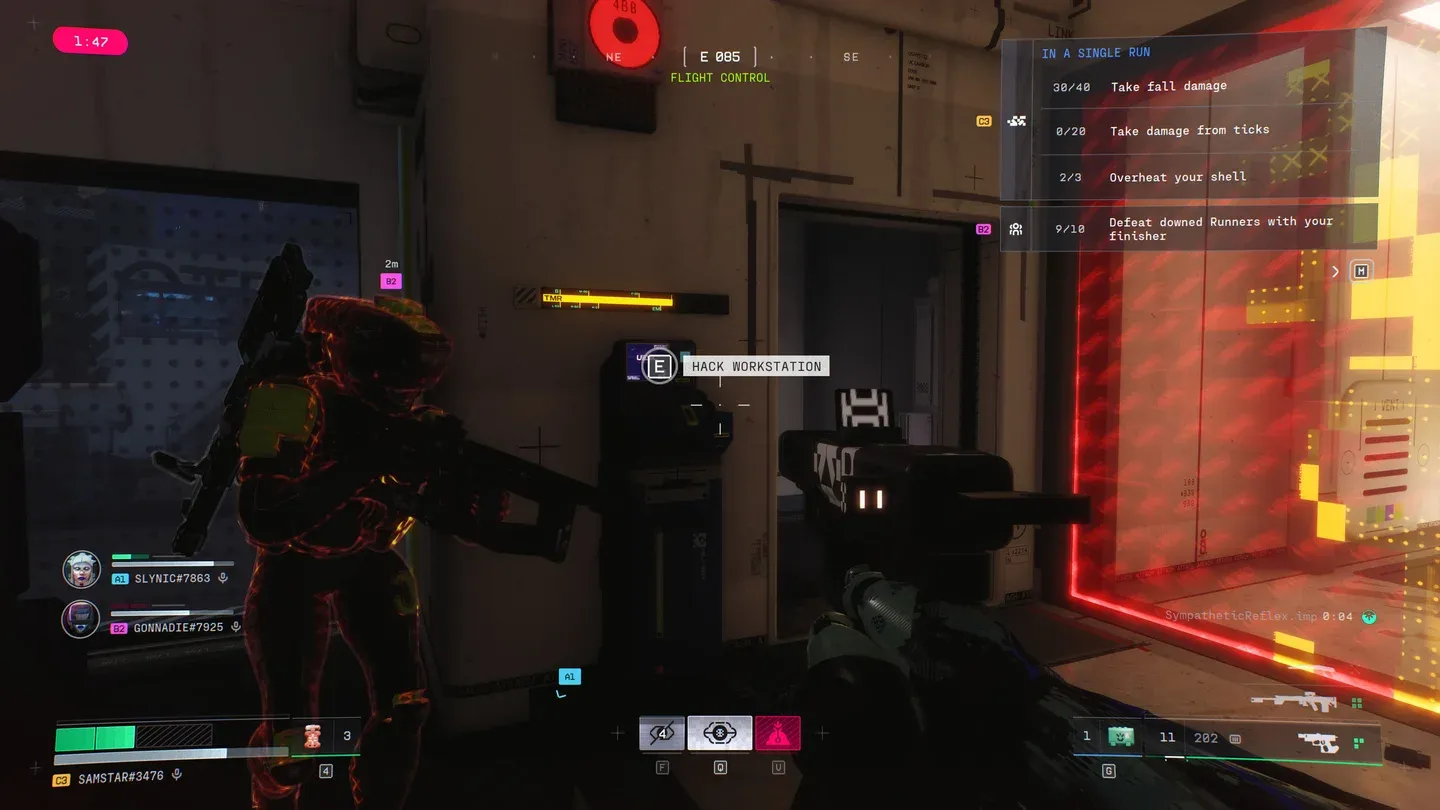Activate the center white eye ability
The height and width of the screenshot is (810, 1440).
click(x=719, y=733)
